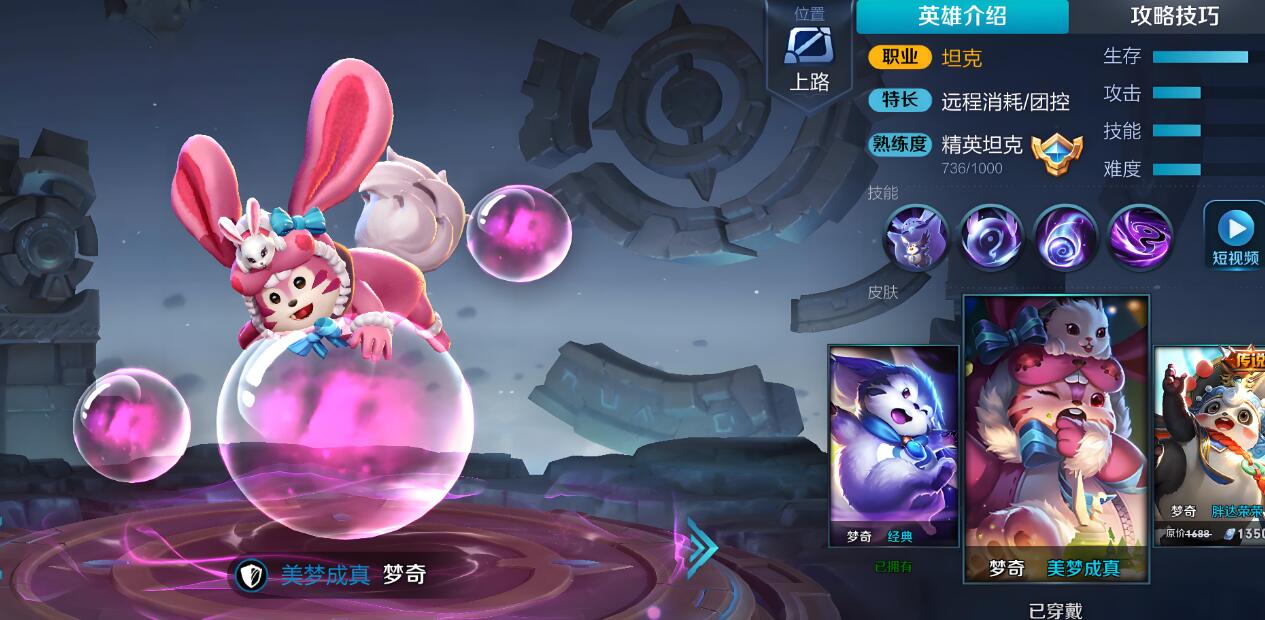Select the 美梦成真 skin card
1265x620 pixels.
(1056, 438)
